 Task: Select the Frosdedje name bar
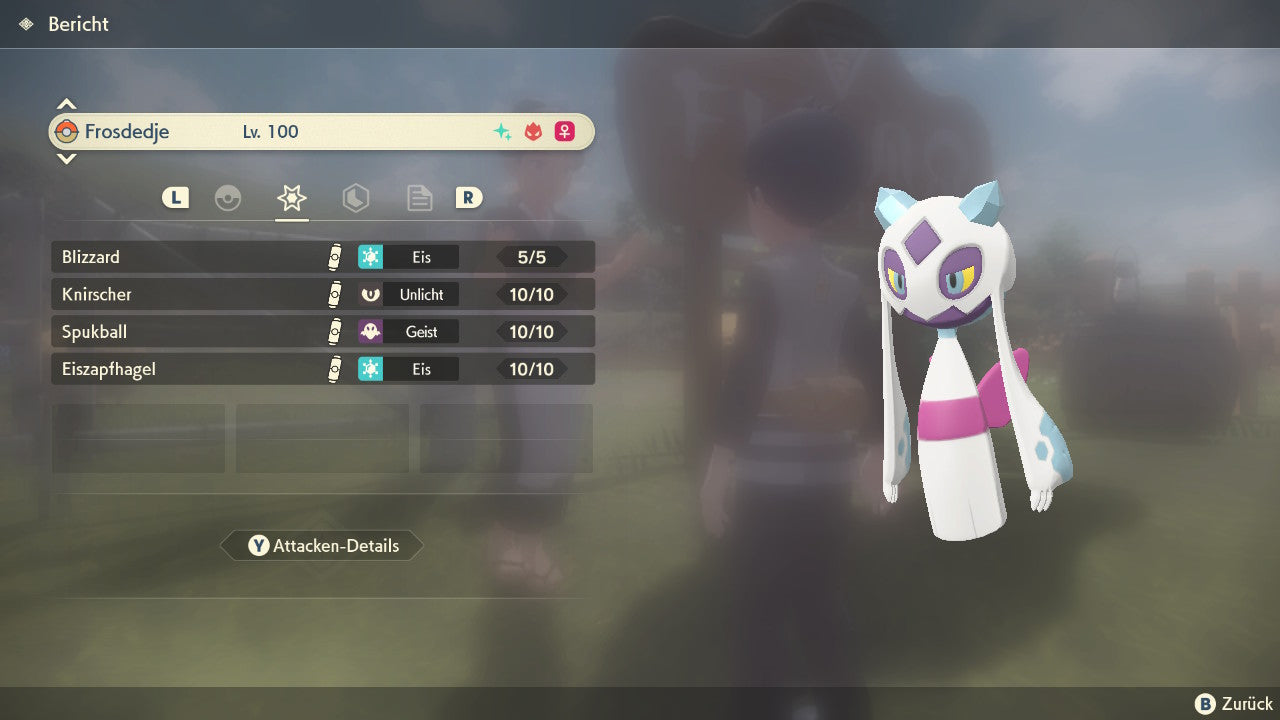(x=322, y=131)
